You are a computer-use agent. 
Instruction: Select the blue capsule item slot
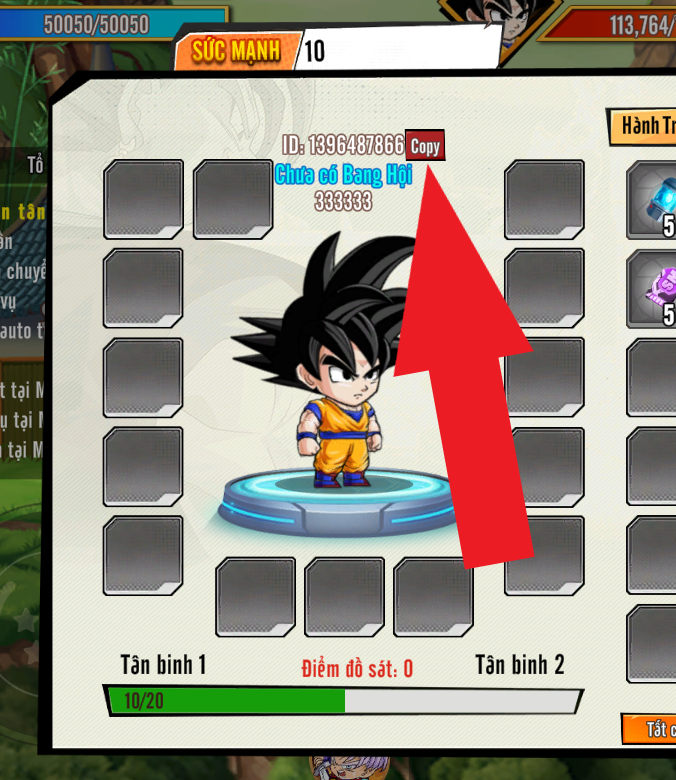(652, 201)
